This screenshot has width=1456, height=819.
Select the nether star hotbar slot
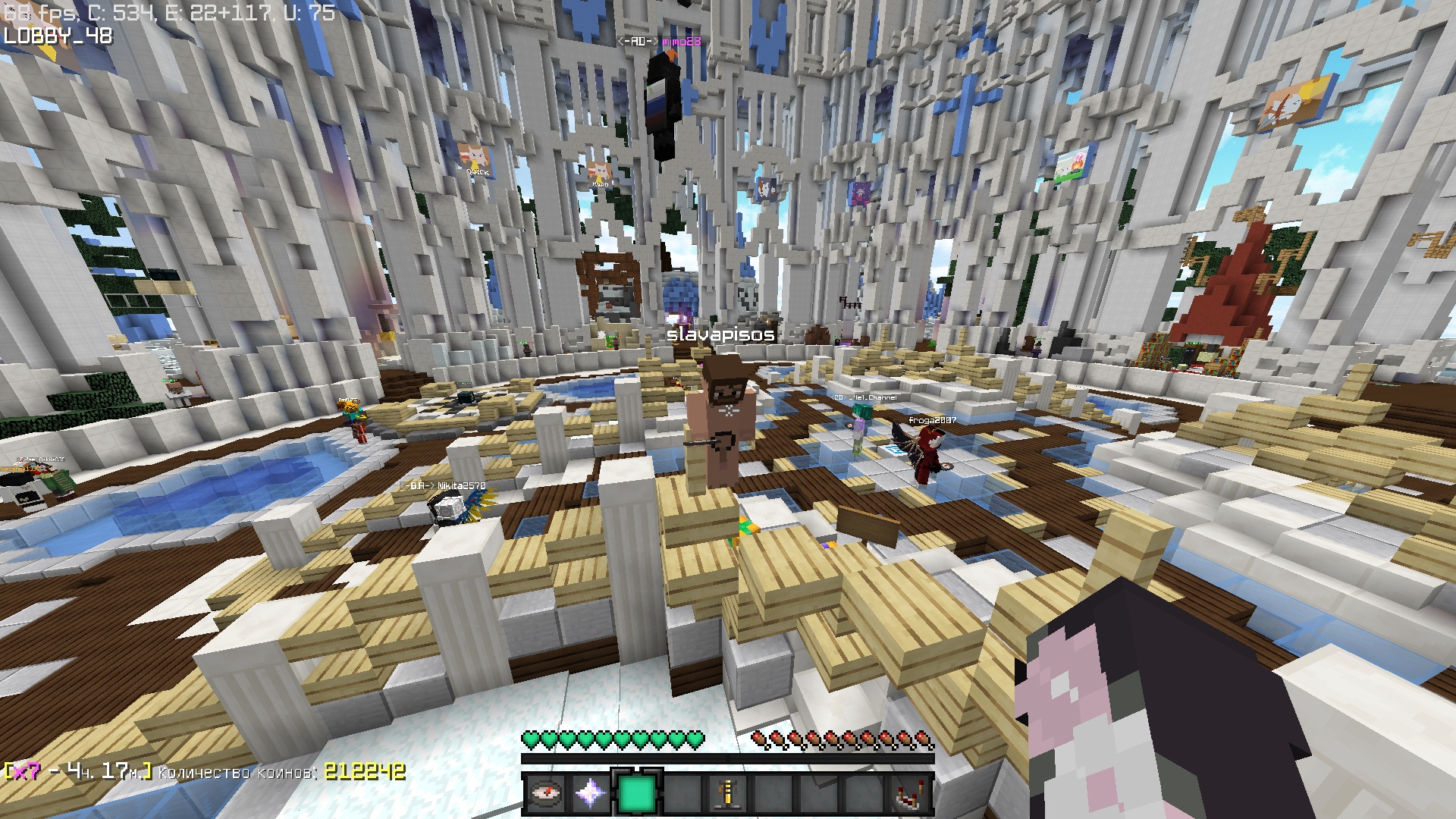[x=591, y=794]
